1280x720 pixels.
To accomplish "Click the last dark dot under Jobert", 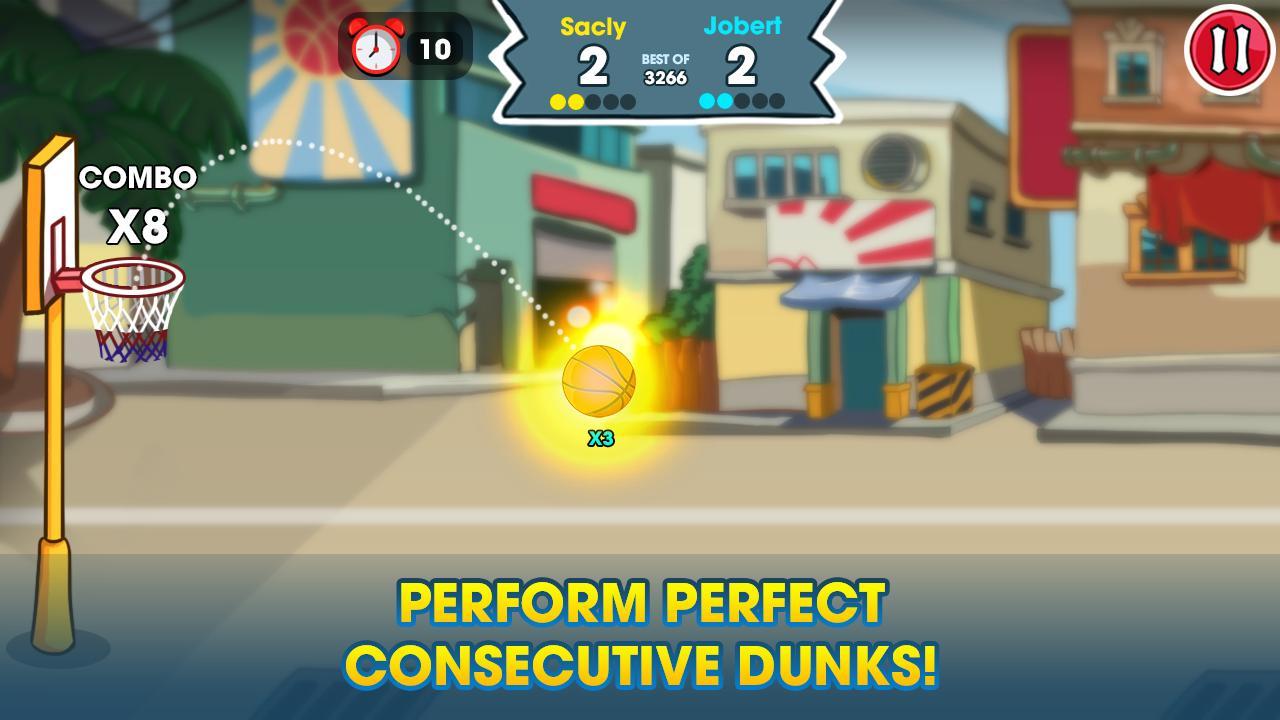I will 777,101.
